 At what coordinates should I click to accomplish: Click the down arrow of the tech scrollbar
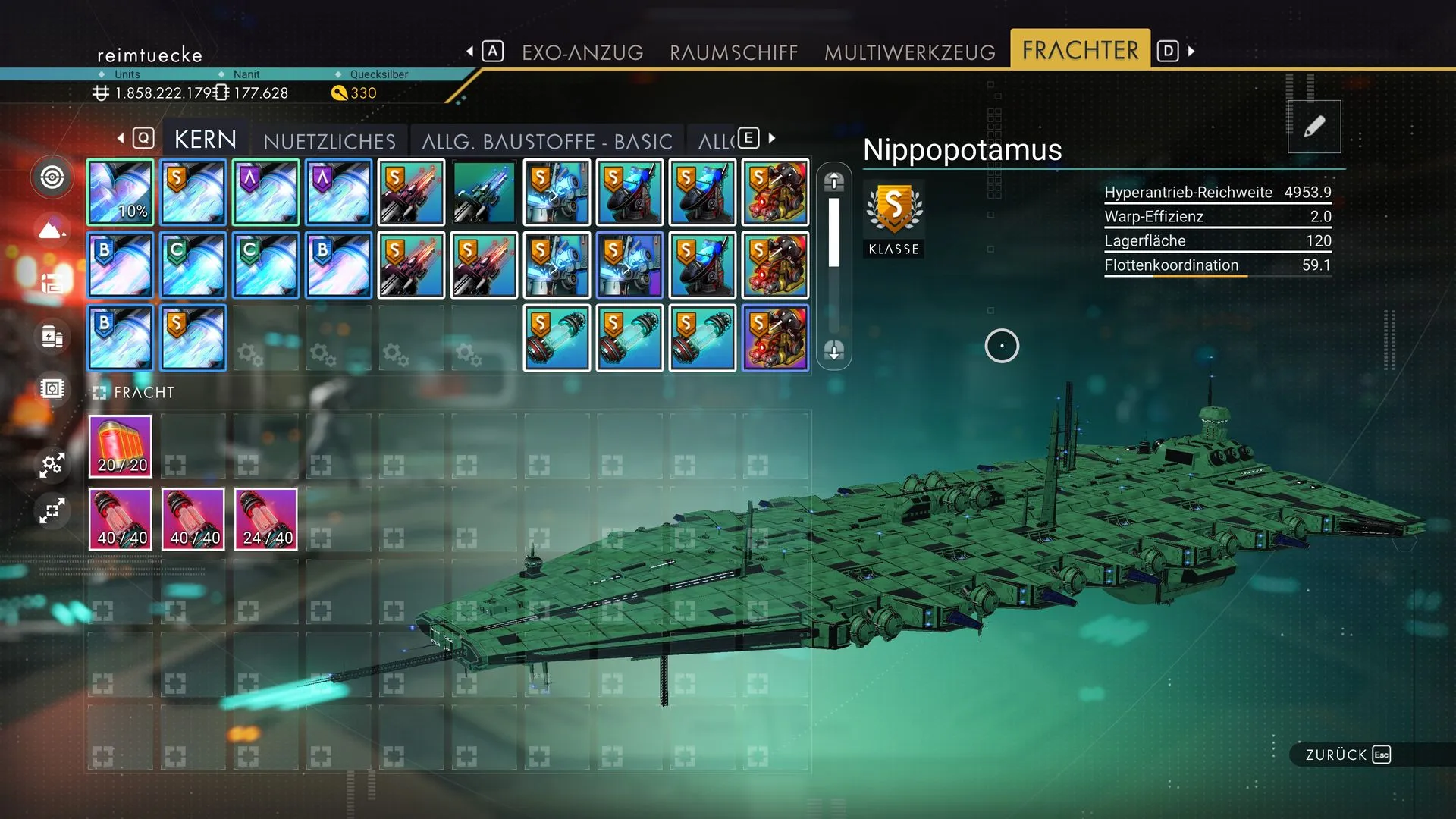click(834, 350)
